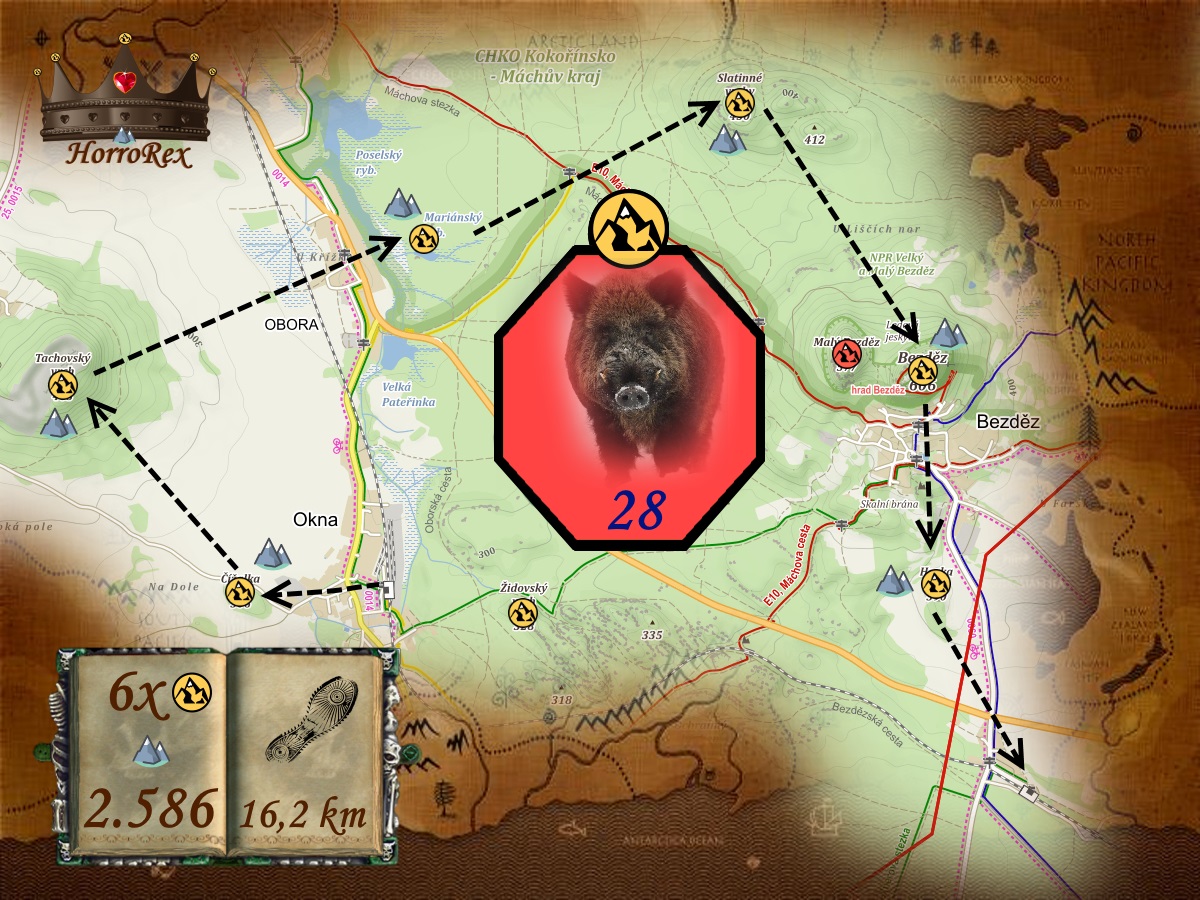Image resolution: width=1200 pixels, height=900 pixels.
Task: Select the Židovský vrch peak marker
Action: pyautogui.click(x=520, y=610)
